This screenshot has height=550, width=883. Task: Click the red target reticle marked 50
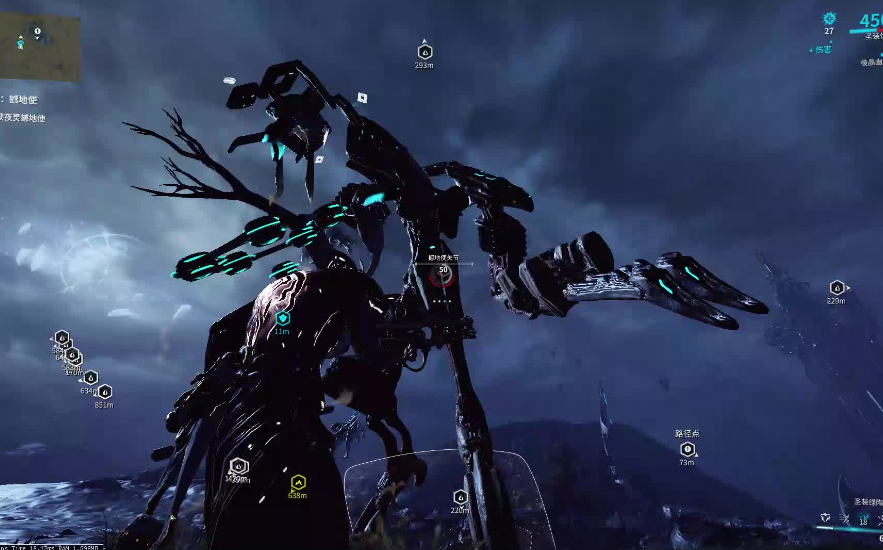point(442,271)
